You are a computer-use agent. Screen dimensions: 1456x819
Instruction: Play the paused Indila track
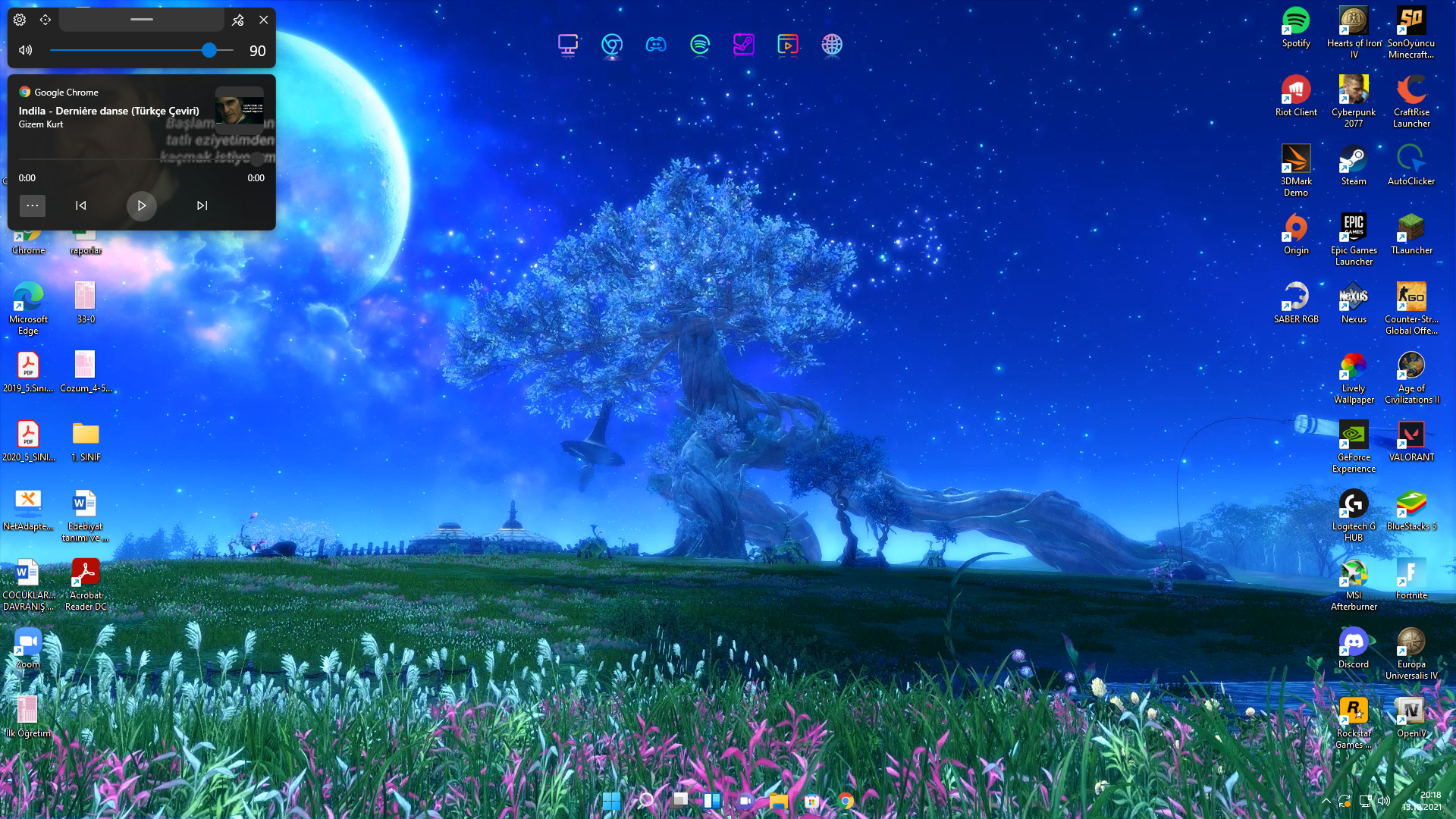coord(141,206)
